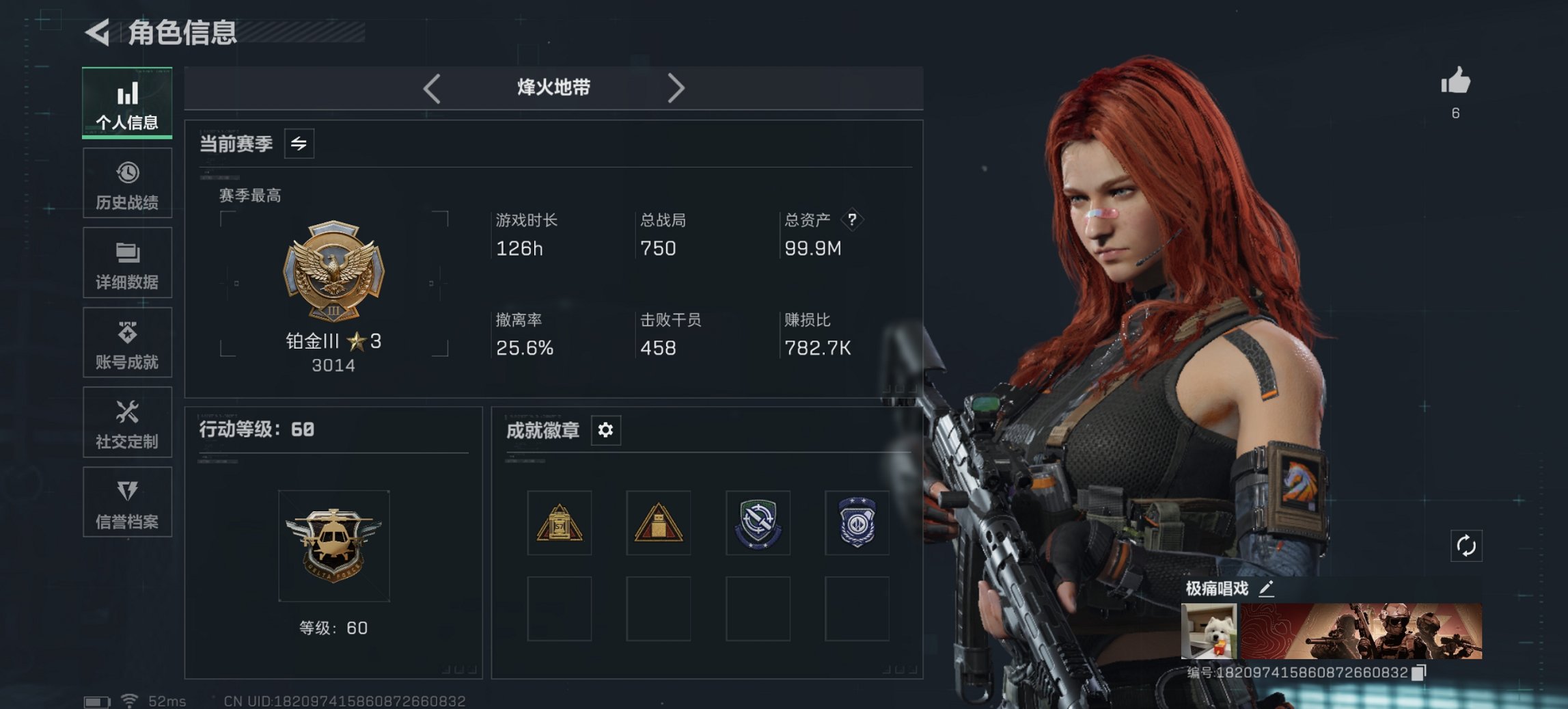Click the season swap icon beside 当前赛季

click(299, 144)
